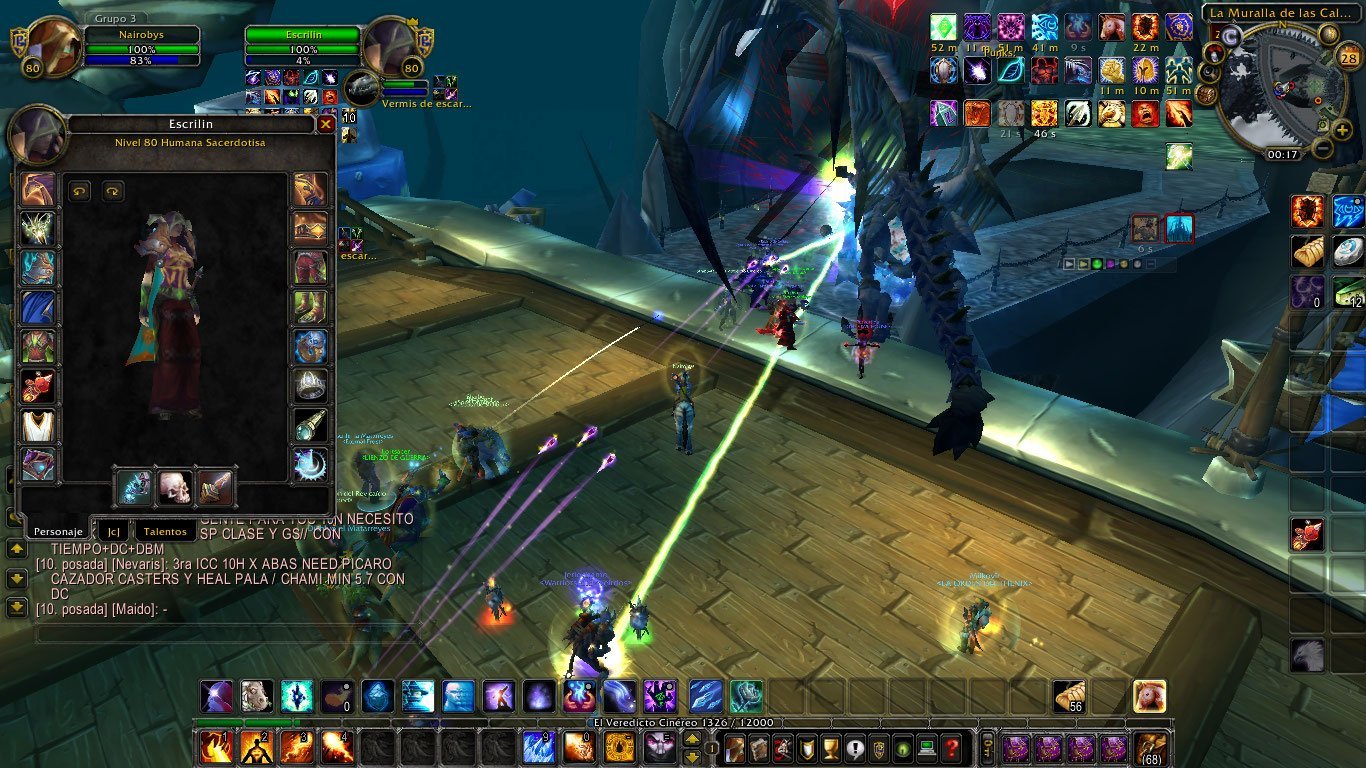The image size is (1366, 768).
Task: Inspect the skull off-hand equipment slot
Action: click(175, 487)
